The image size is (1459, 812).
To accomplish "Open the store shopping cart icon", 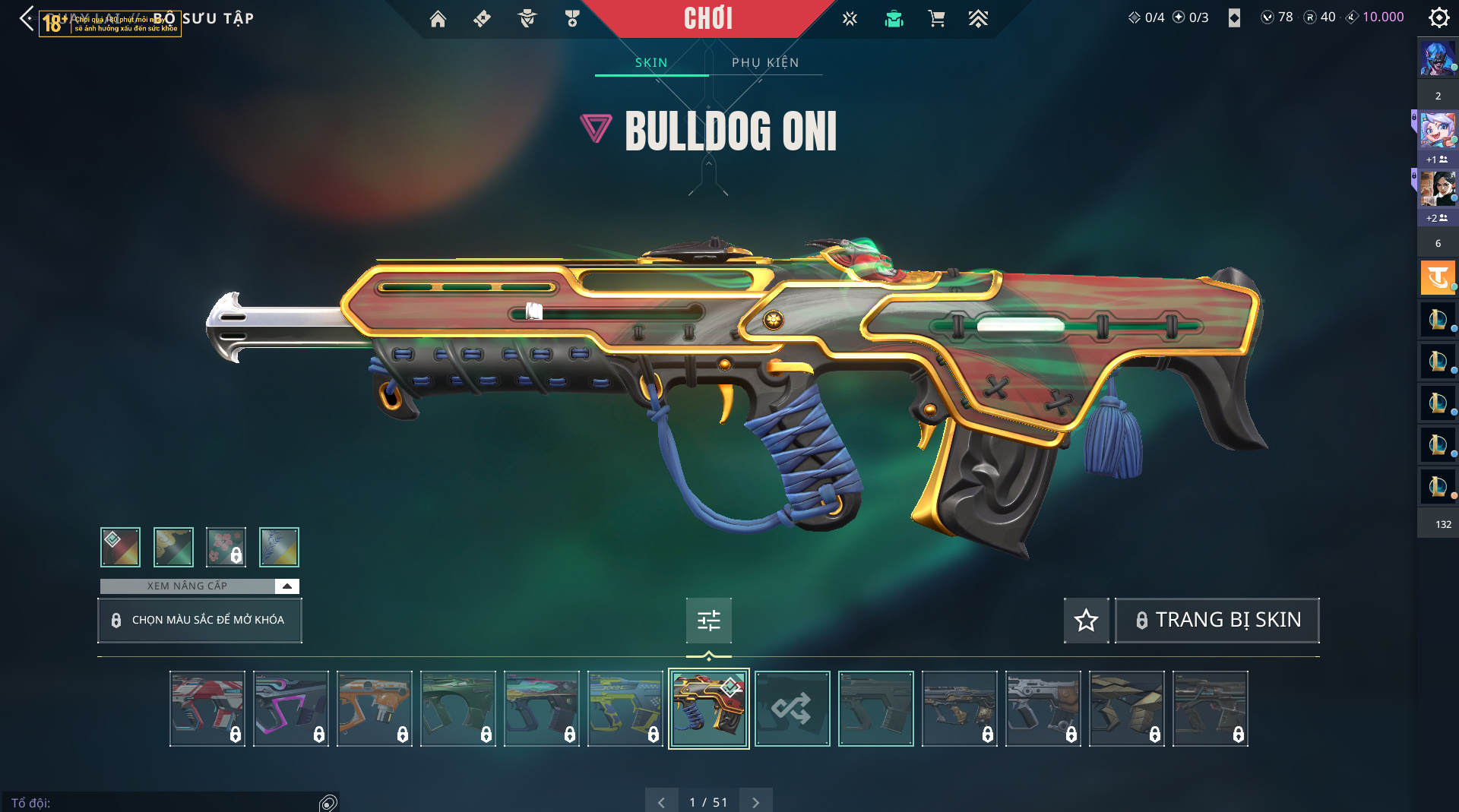I will point(936,19).
